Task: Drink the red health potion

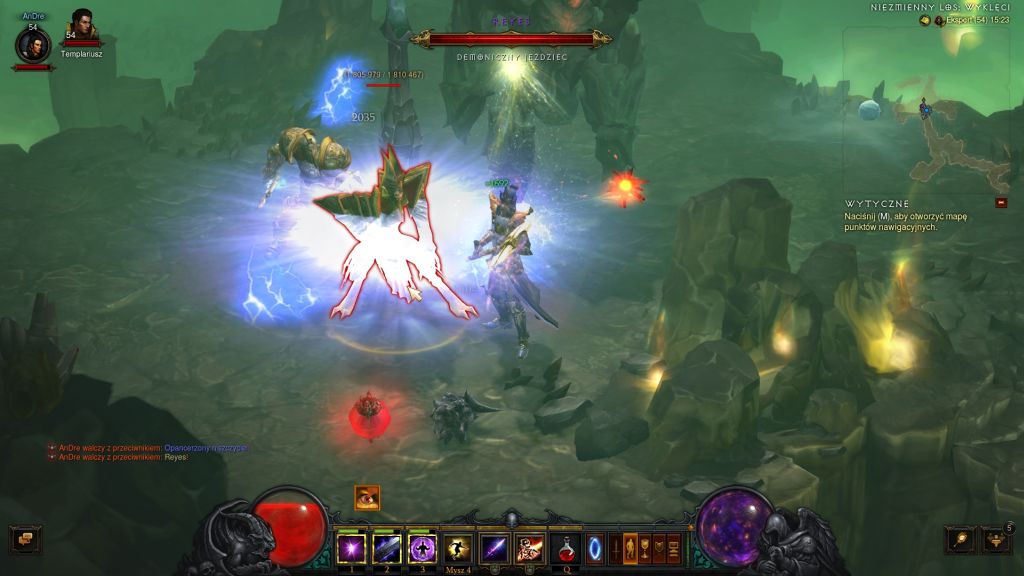Action: tap(565, 548)
